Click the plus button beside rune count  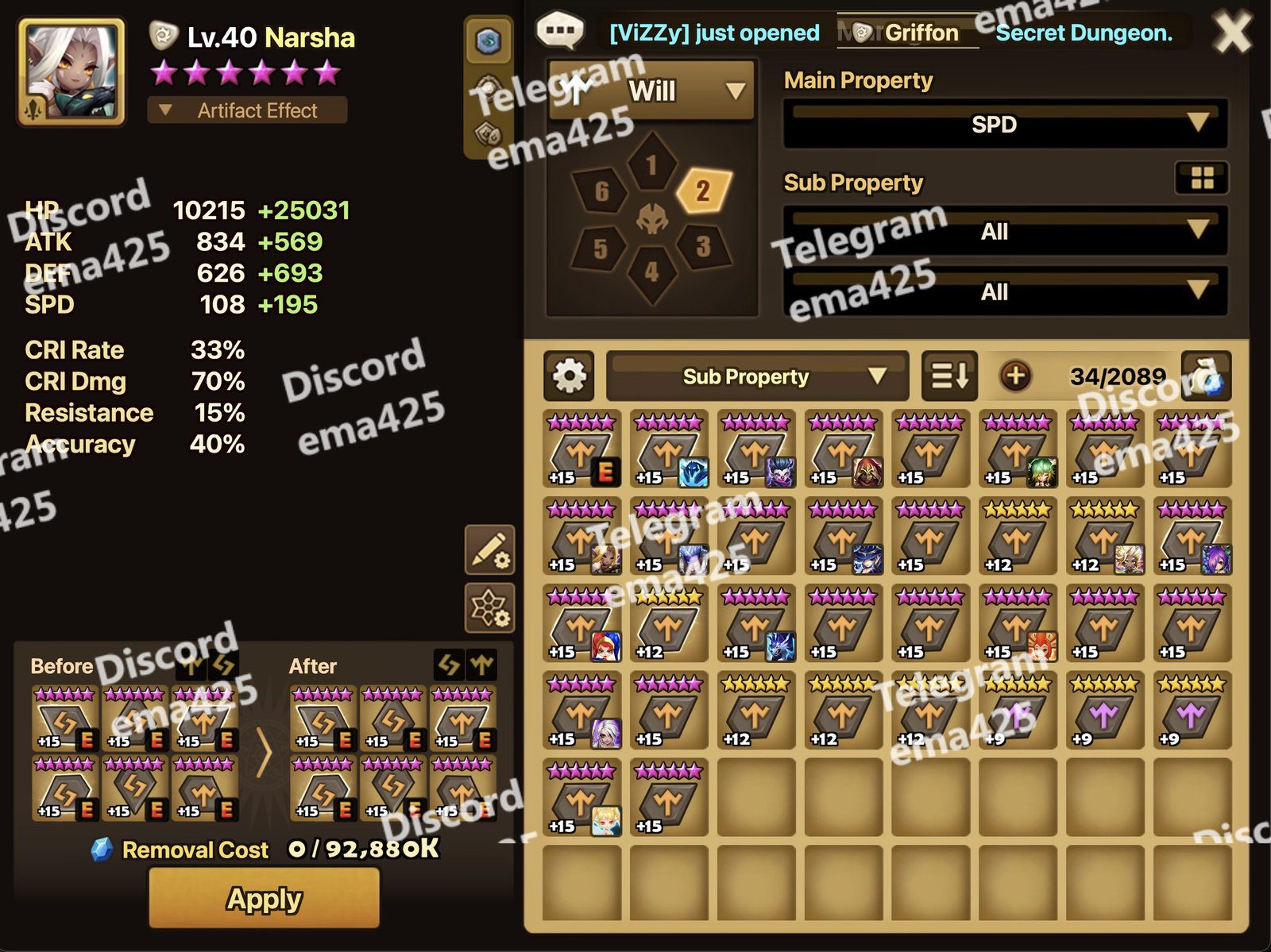pos(1015,376)
